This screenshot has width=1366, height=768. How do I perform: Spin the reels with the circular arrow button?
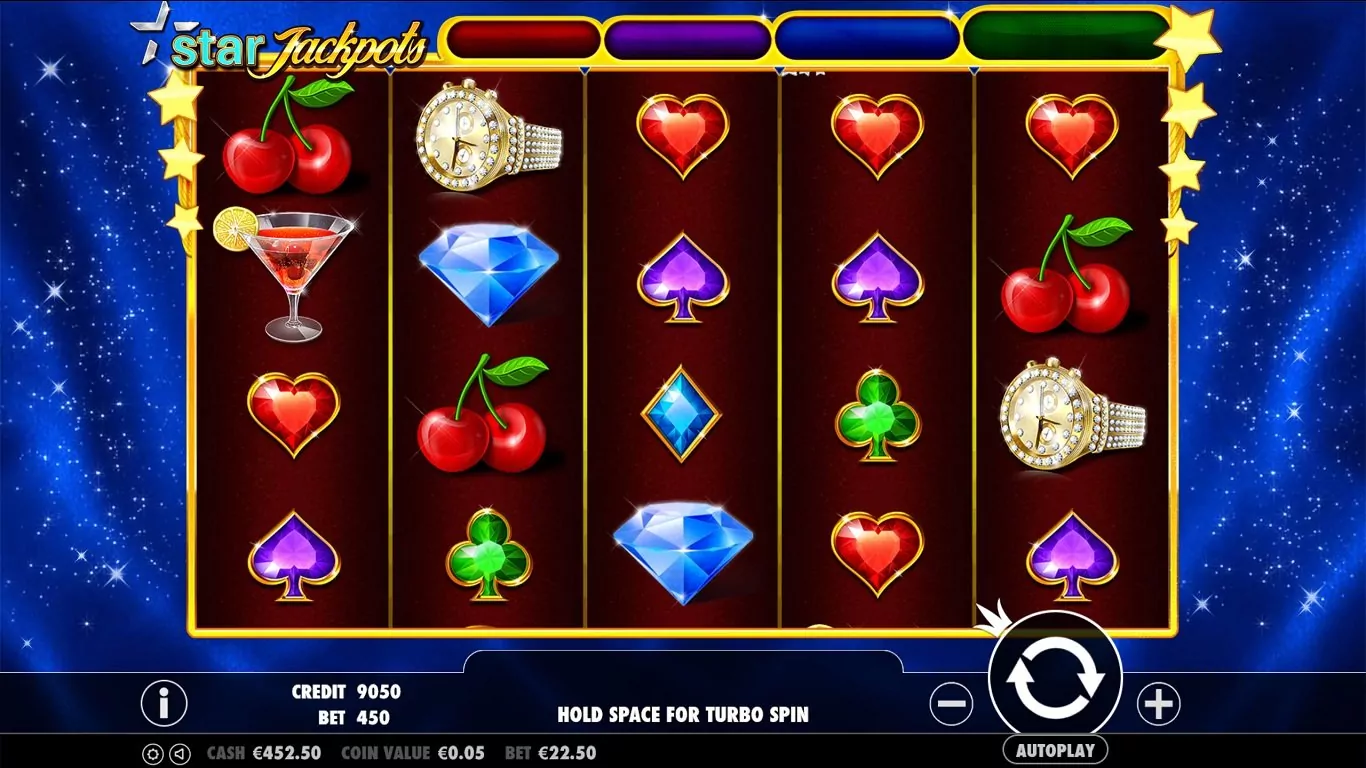1055,678
